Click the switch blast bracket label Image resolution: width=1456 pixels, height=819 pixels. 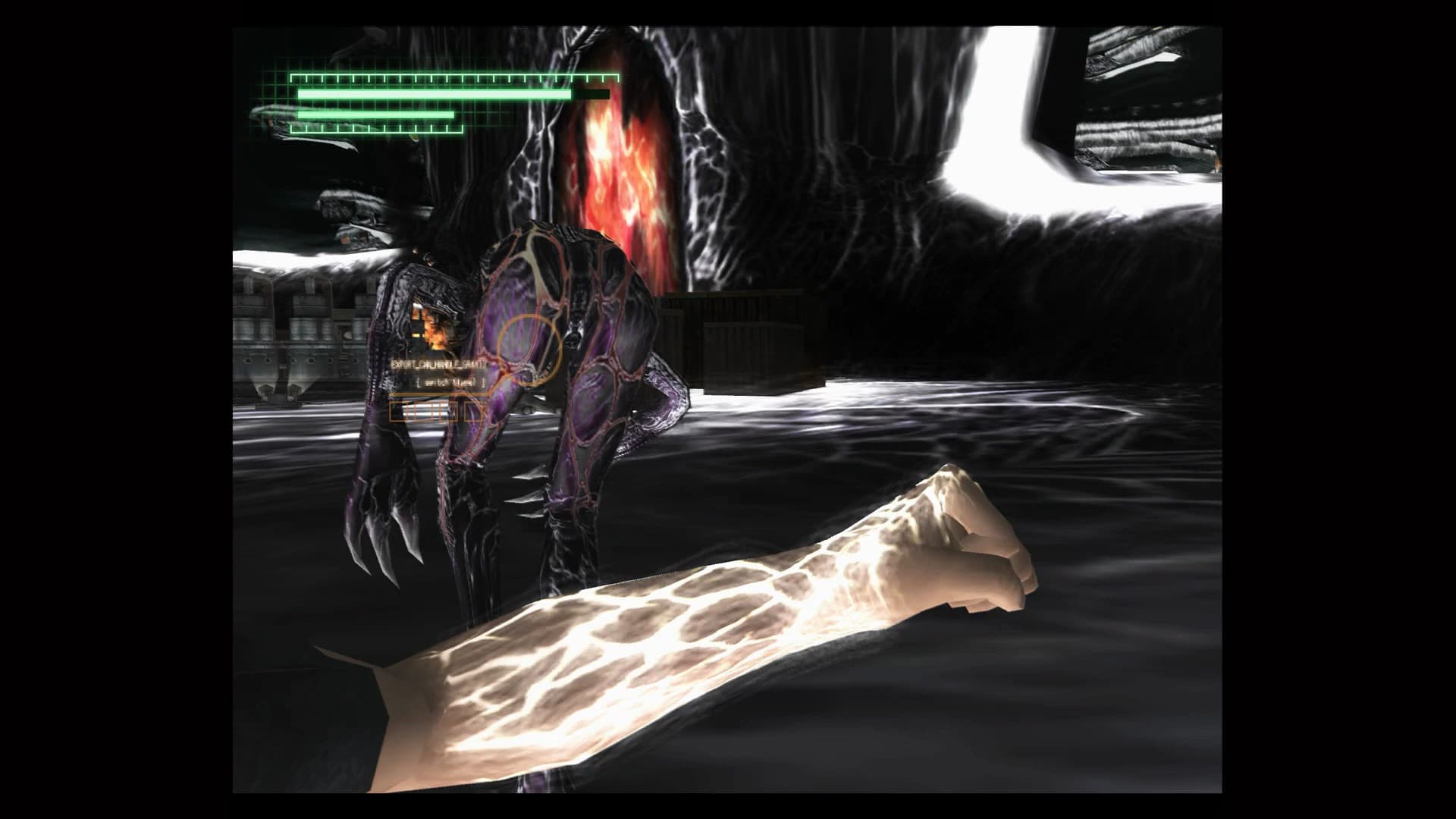[x=450, y=383]
